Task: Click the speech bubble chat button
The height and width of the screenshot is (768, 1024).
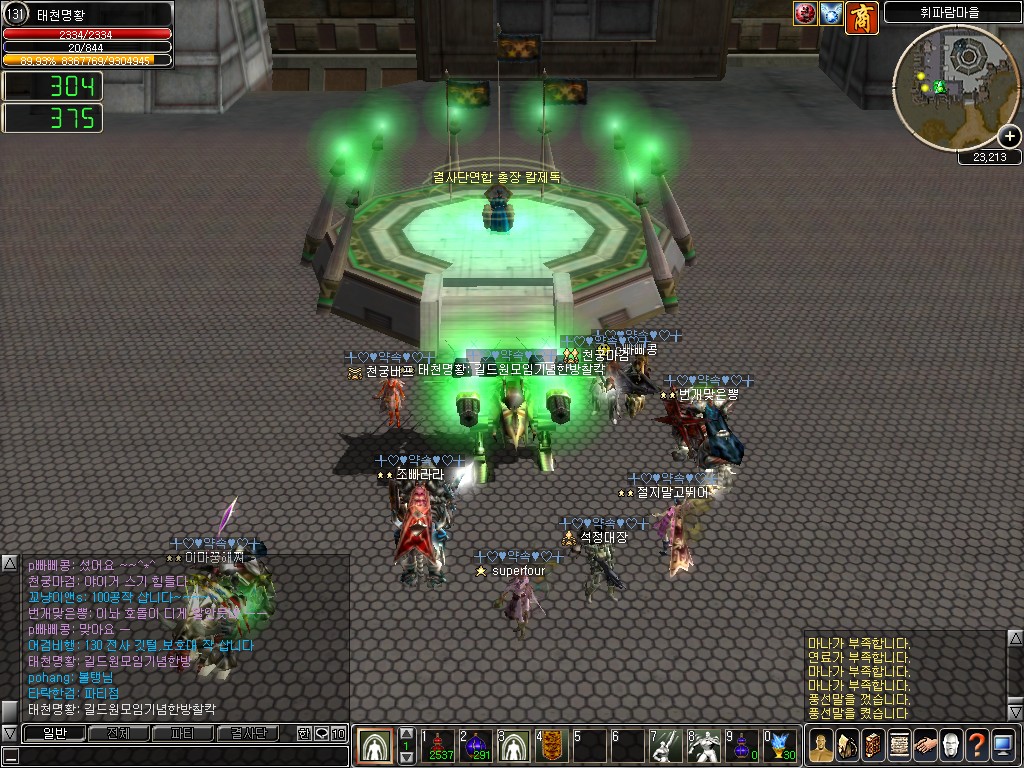Action: tap(322, 734)
